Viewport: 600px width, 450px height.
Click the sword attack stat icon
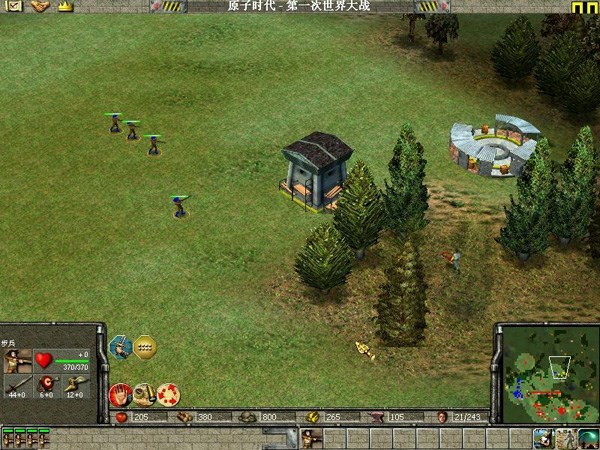coord(17,385)
